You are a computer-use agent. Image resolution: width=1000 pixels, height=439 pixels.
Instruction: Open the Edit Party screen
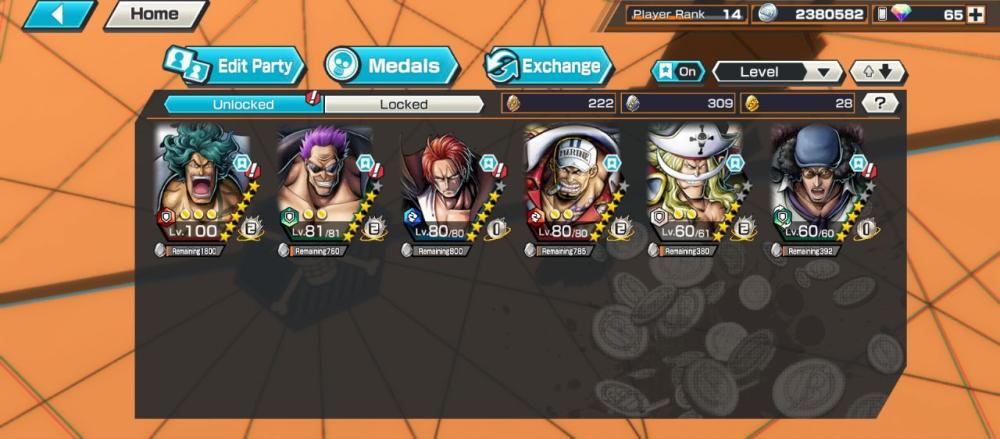(x=233, y=67)
